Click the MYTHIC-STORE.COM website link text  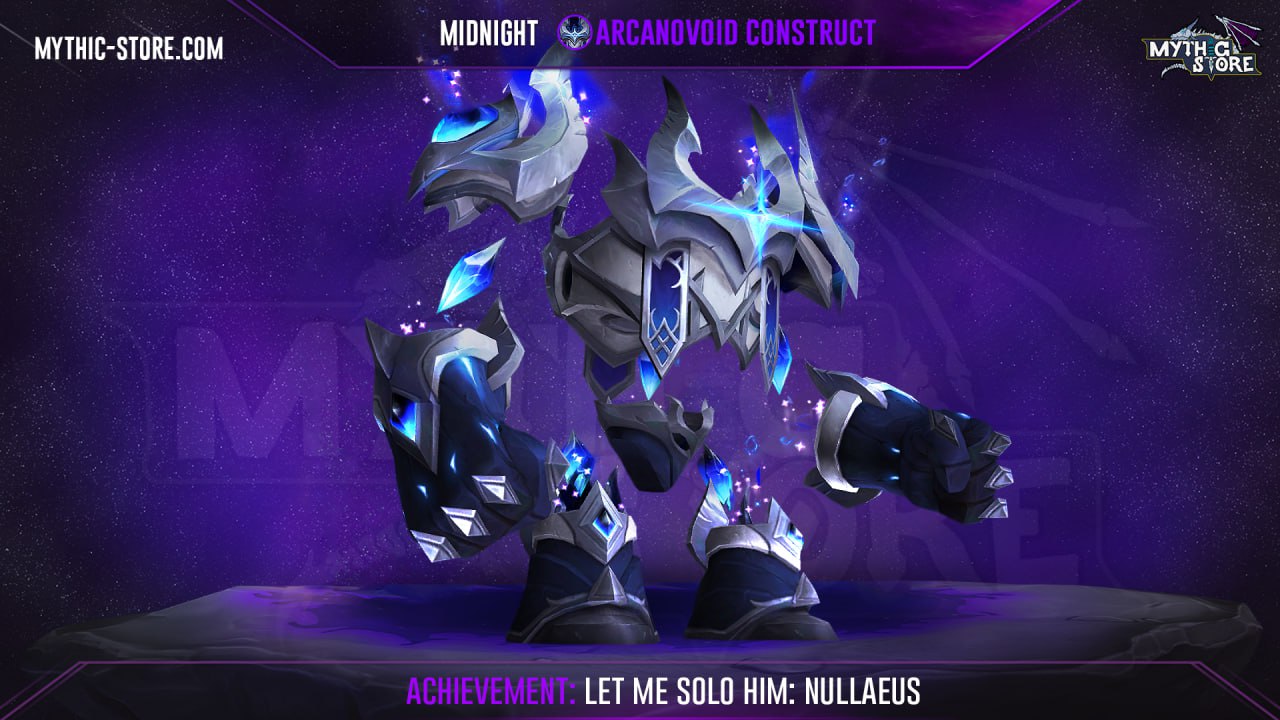128,48
